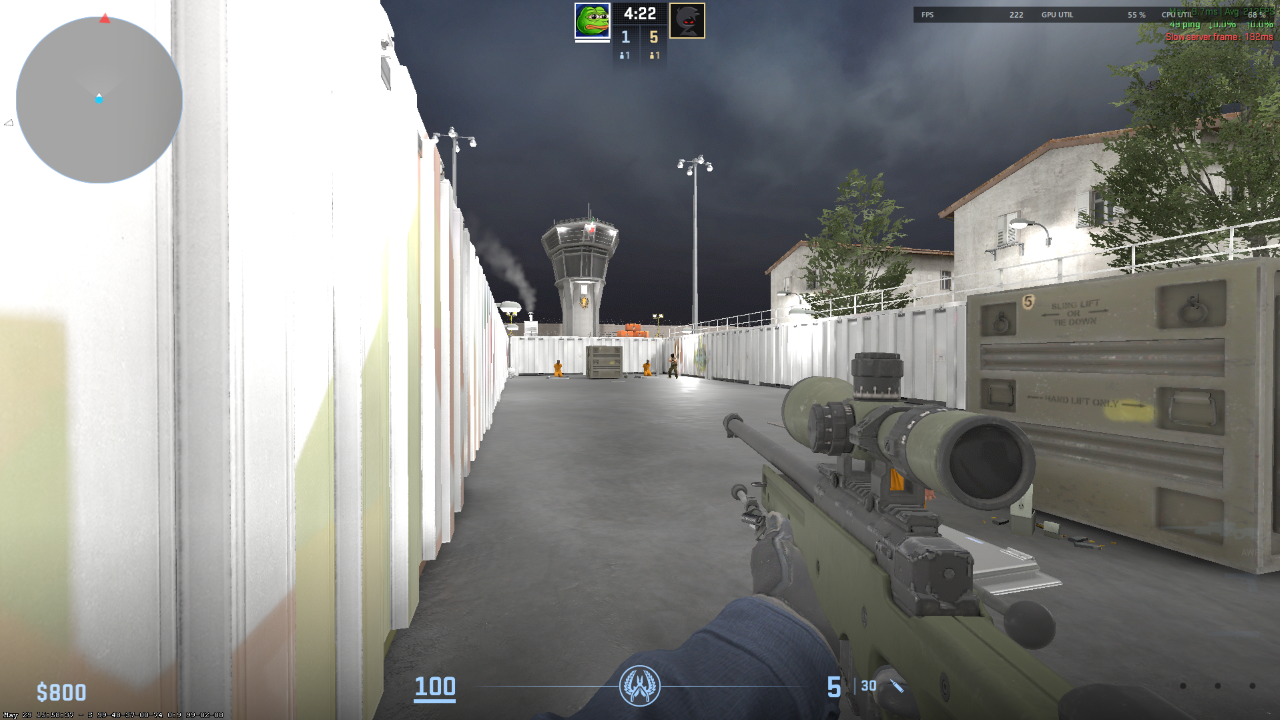1280x720 pixels.
Task: Expand the round timer showing 4:22
Action: tap(640, 13)
